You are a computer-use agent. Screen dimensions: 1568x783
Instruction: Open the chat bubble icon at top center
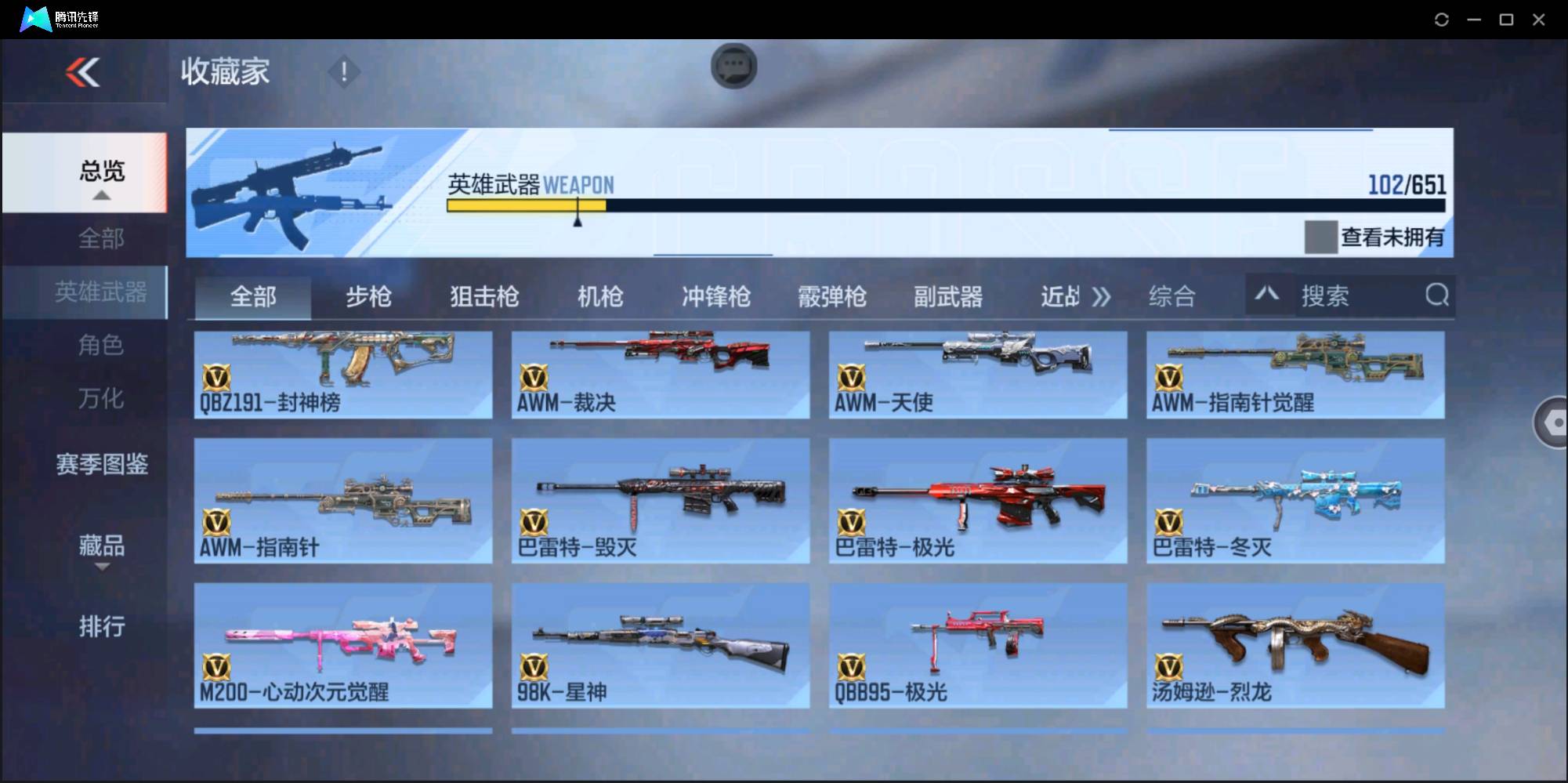[733, 67]
